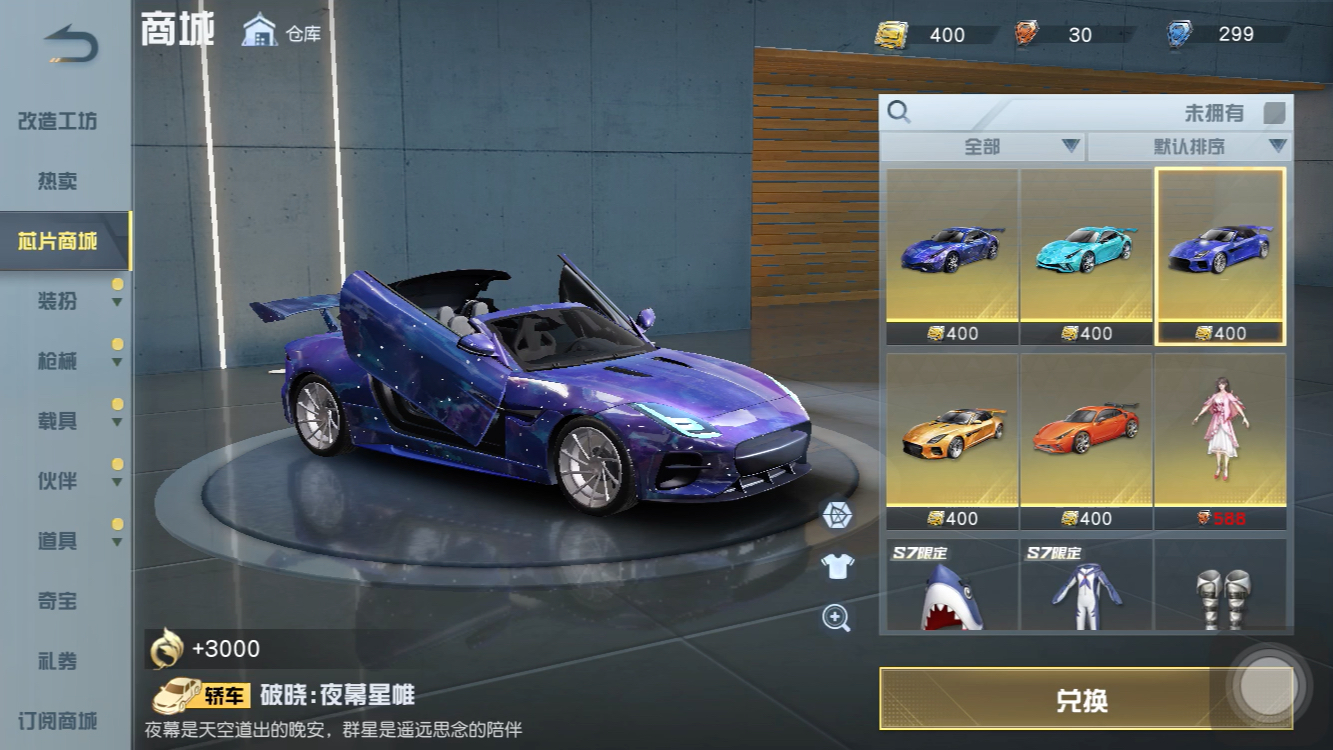
Task: Expand the 装扮 category
Action: (58, 301)
